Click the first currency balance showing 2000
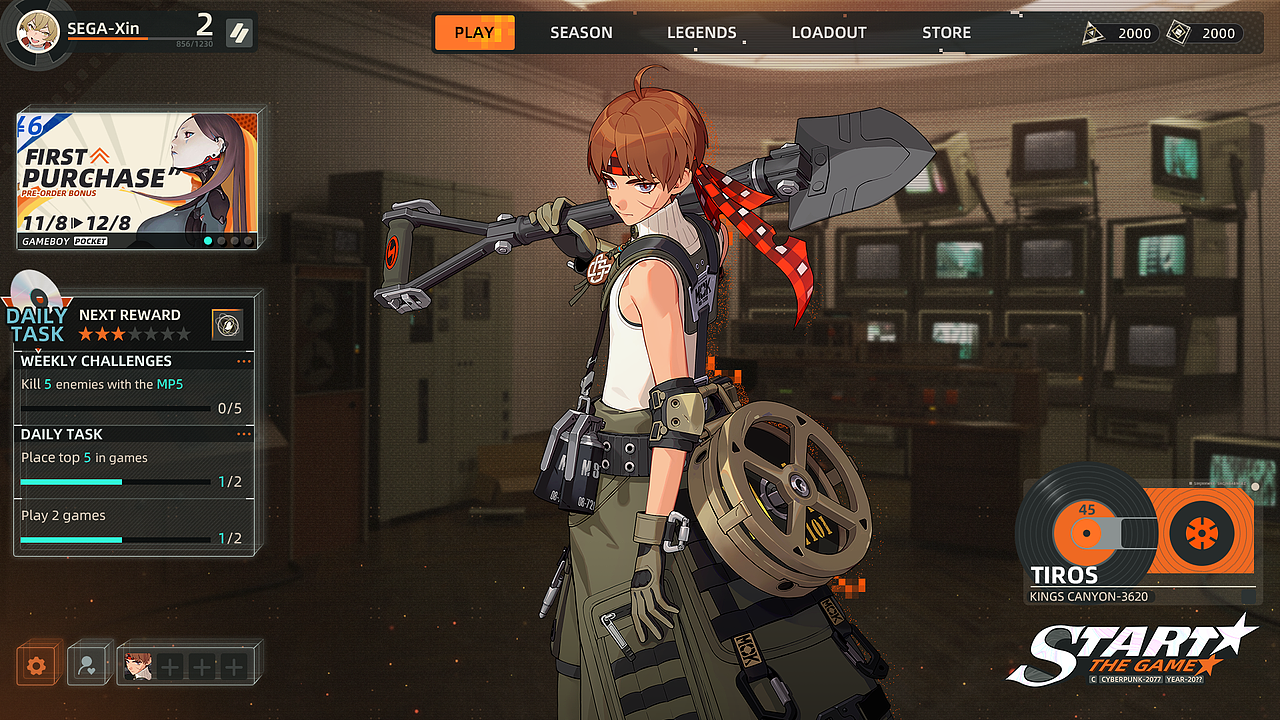The width and height of the screenshot is (1280, 720). pyautogui.click(x=1120, y=33)
